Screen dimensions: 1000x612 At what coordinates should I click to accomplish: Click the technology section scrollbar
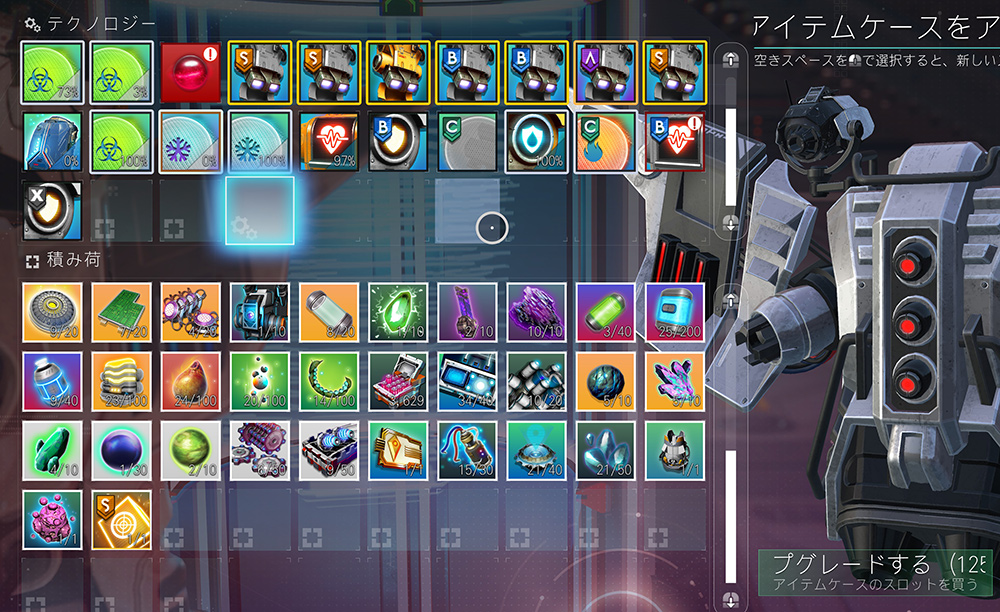731,141
